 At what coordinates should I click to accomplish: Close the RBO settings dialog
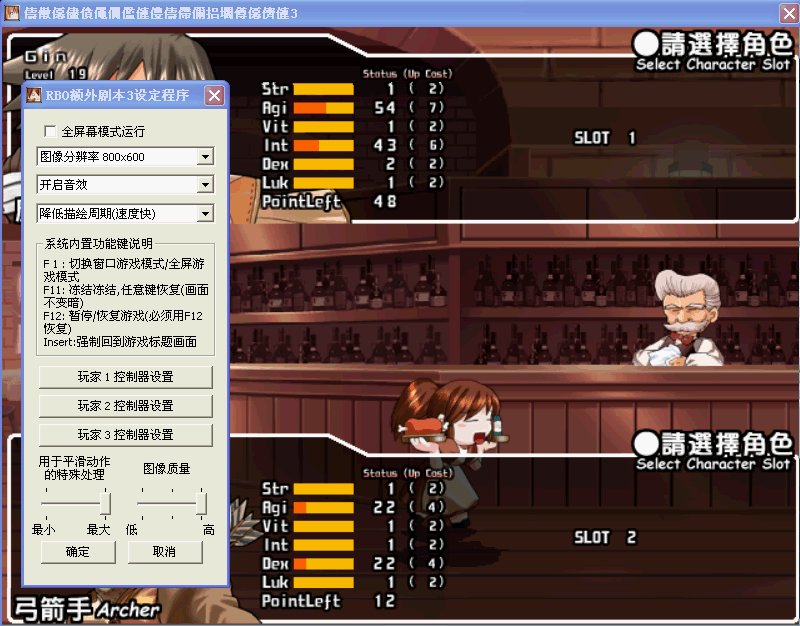pyautogui.click(x=214, y=96)
